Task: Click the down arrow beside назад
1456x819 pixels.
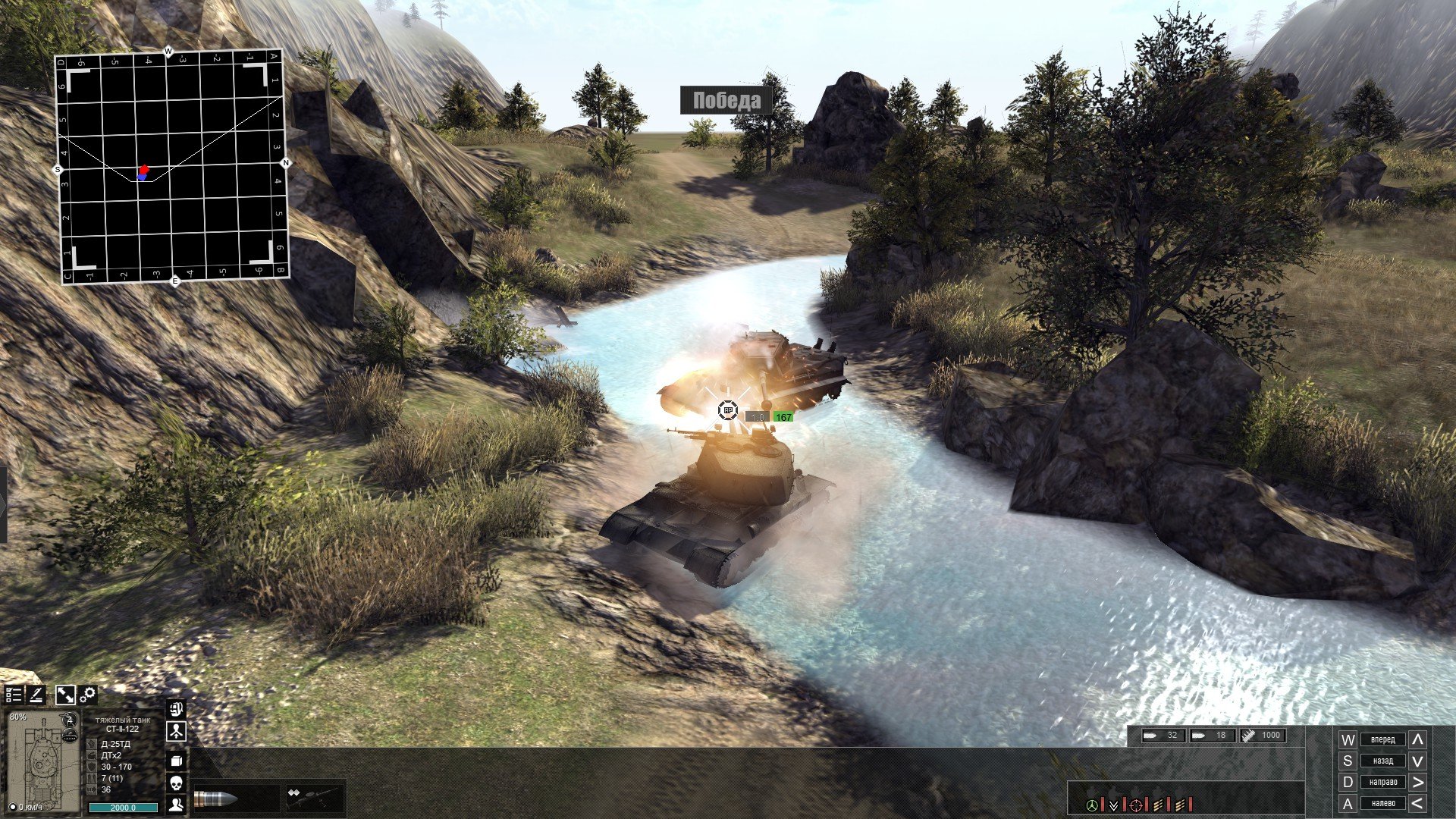Action: [1417, 761]
